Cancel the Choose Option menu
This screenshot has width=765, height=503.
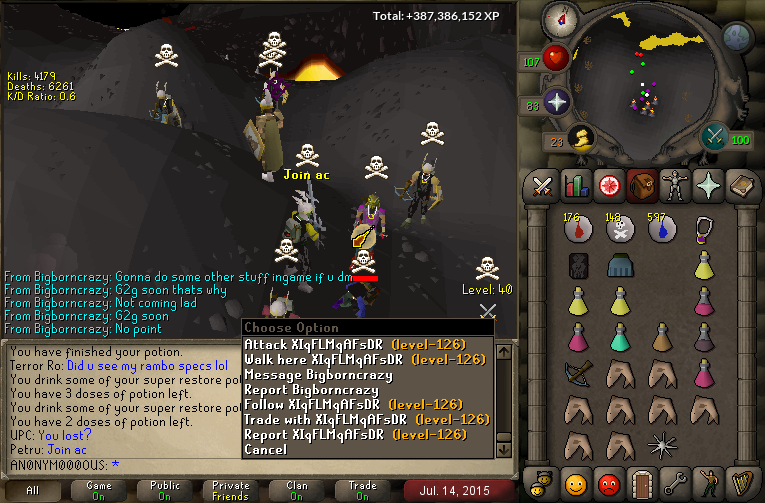pyautogui.click(x=265, y=449)
